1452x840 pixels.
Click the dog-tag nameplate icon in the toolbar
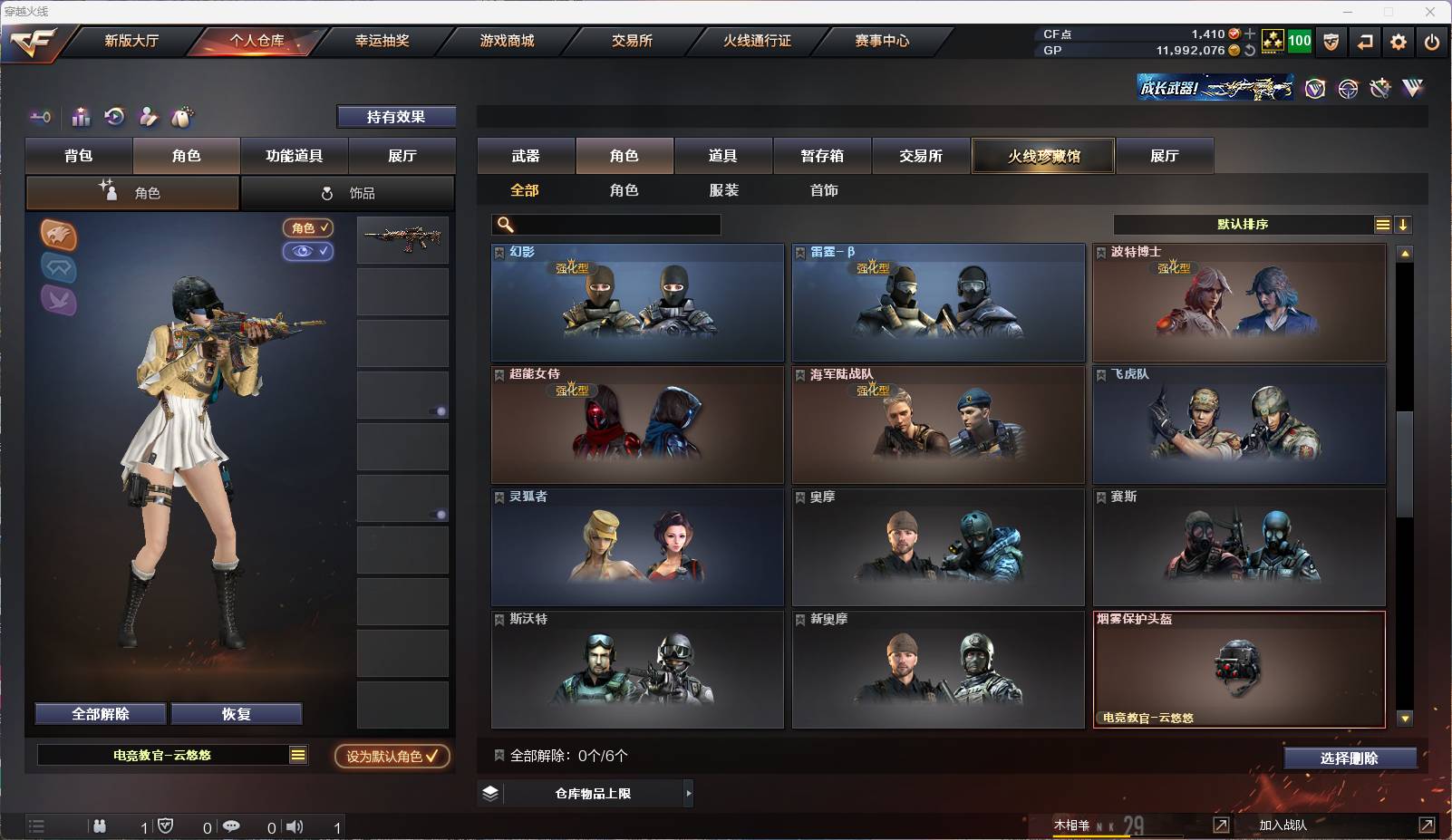pyautogui.click(x=182, y=117)
